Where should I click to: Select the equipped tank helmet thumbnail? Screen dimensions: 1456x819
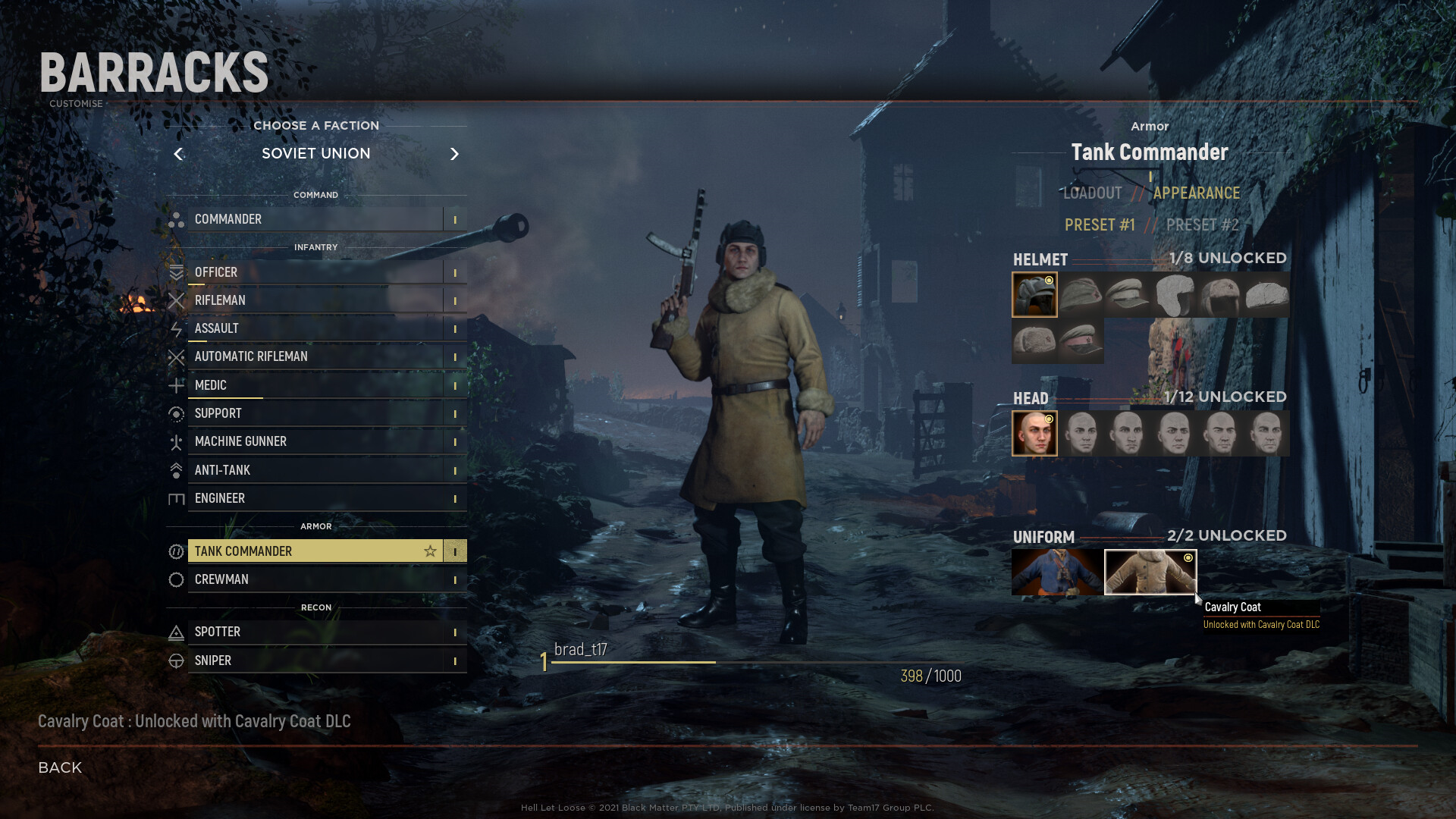[x=1034, y=295]
